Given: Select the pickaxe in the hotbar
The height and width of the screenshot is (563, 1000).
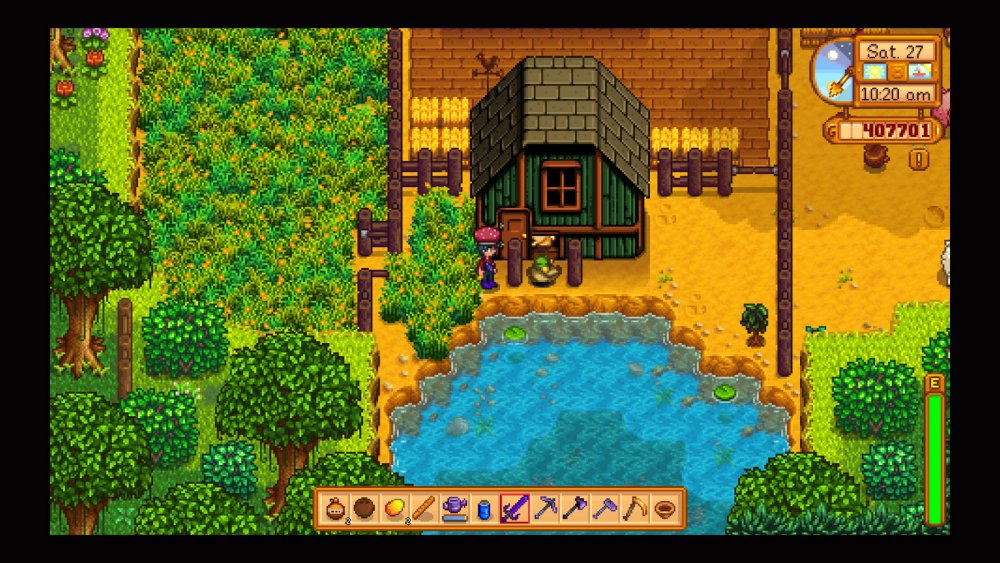Looking at the screenshot, I should tap(545, 509).
